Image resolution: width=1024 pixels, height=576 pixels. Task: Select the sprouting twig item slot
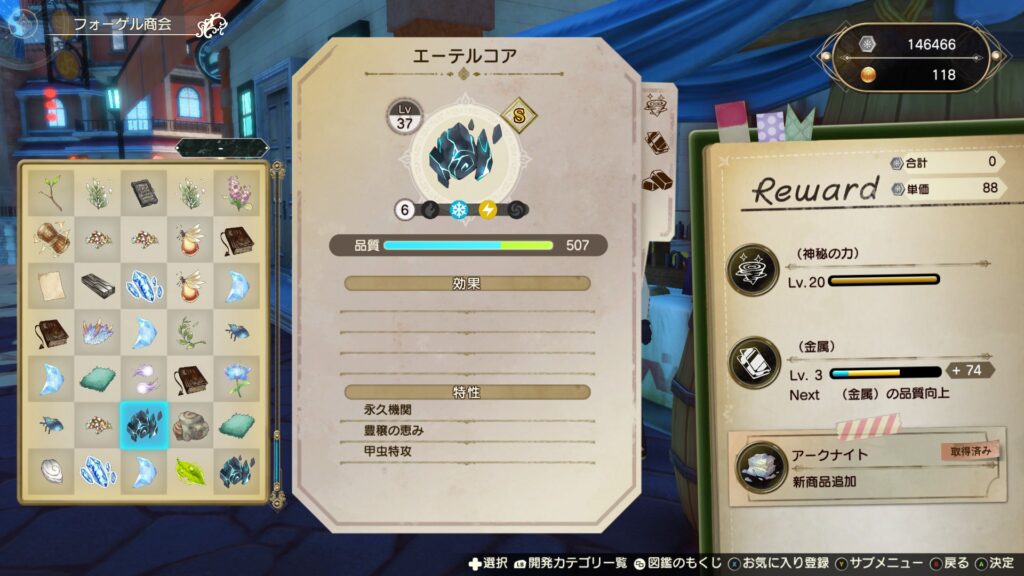[x=50, y=192]
